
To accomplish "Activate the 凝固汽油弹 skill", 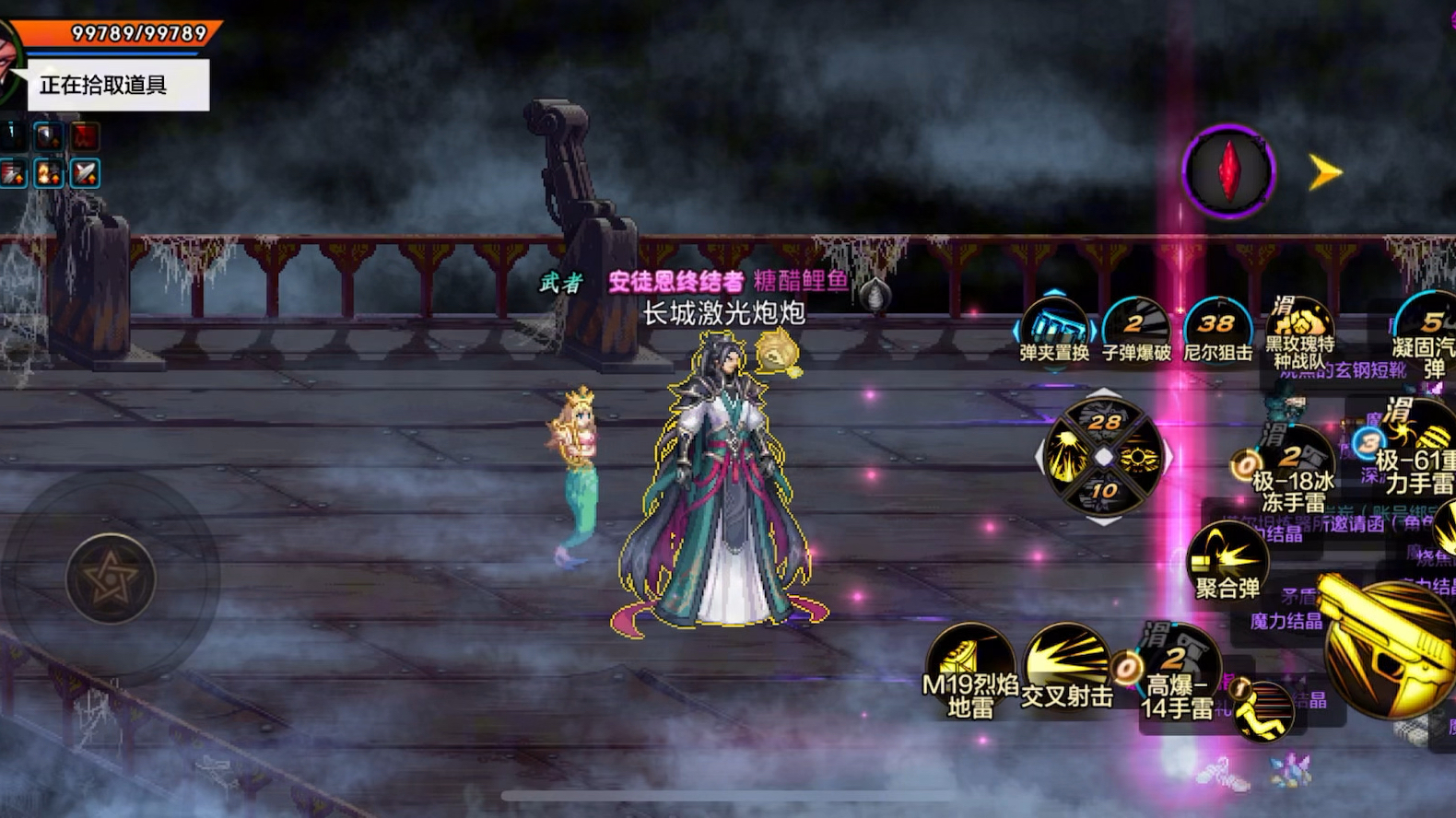I will 1427,329.
